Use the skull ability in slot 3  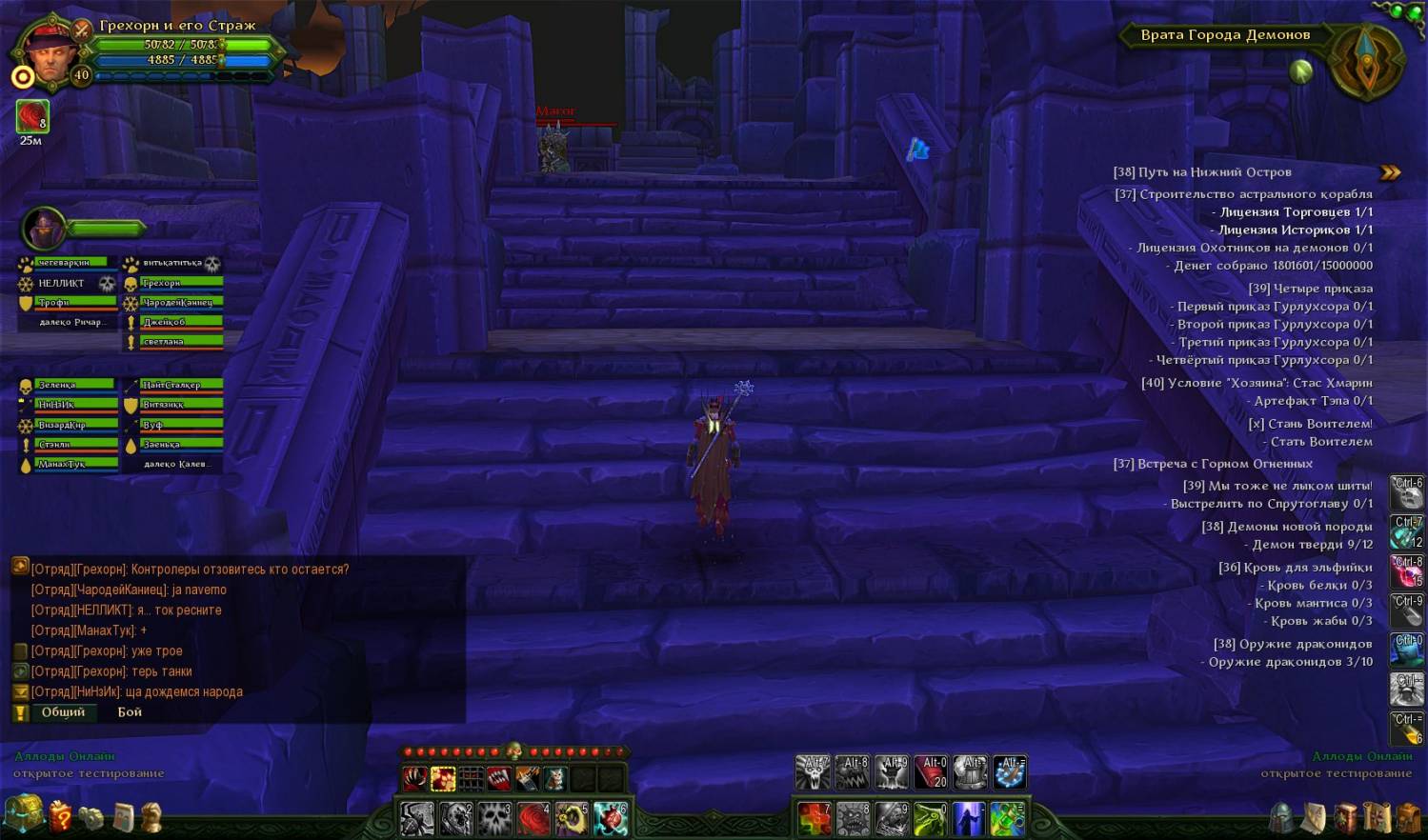tap(495, 818)
